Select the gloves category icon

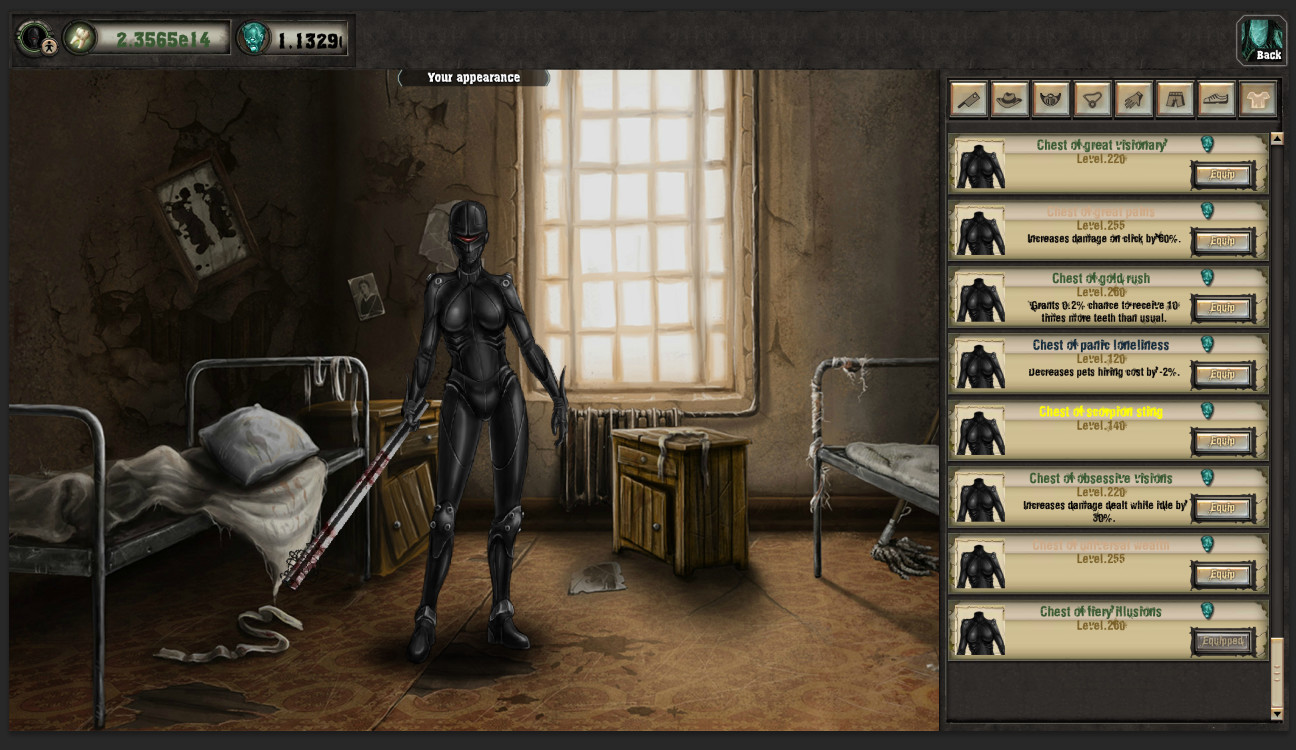[x=1133, y=98]
